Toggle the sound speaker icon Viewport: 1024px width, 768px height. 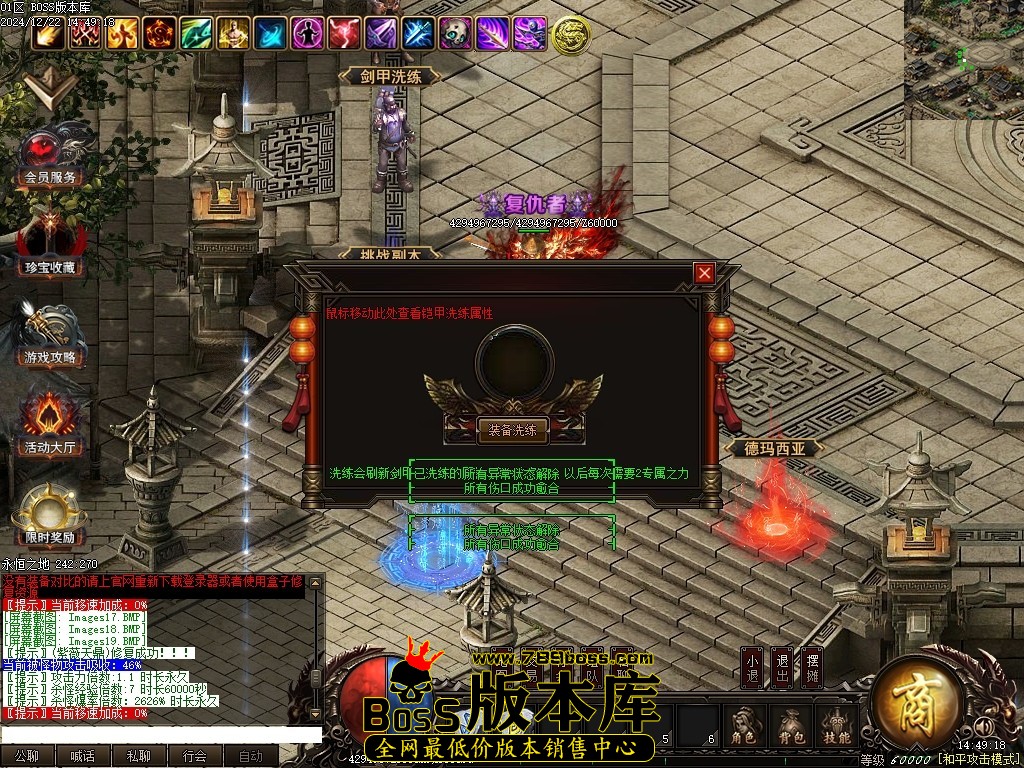click(x=984, y=726)
